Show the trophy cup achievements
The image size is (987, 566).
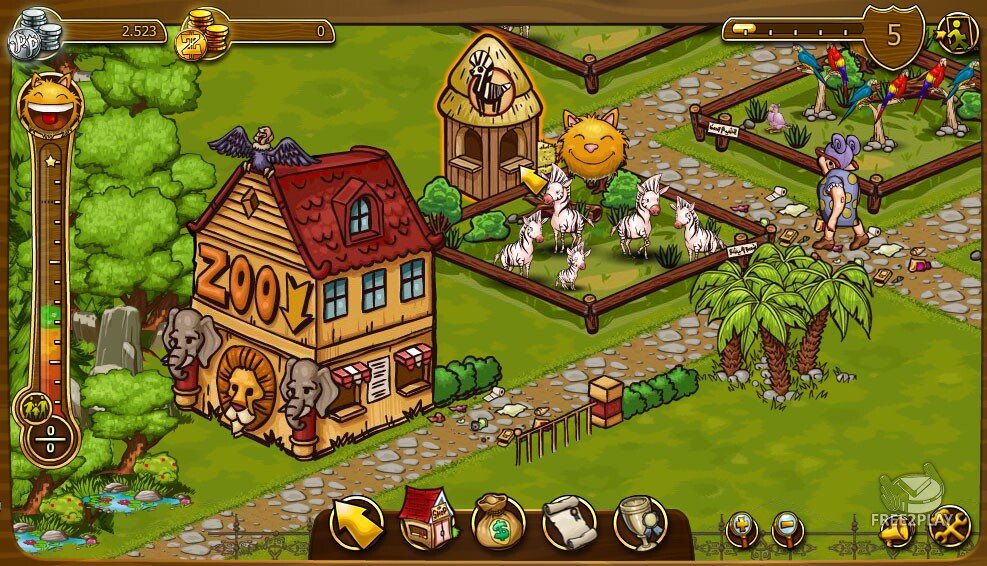pos(640,521)
